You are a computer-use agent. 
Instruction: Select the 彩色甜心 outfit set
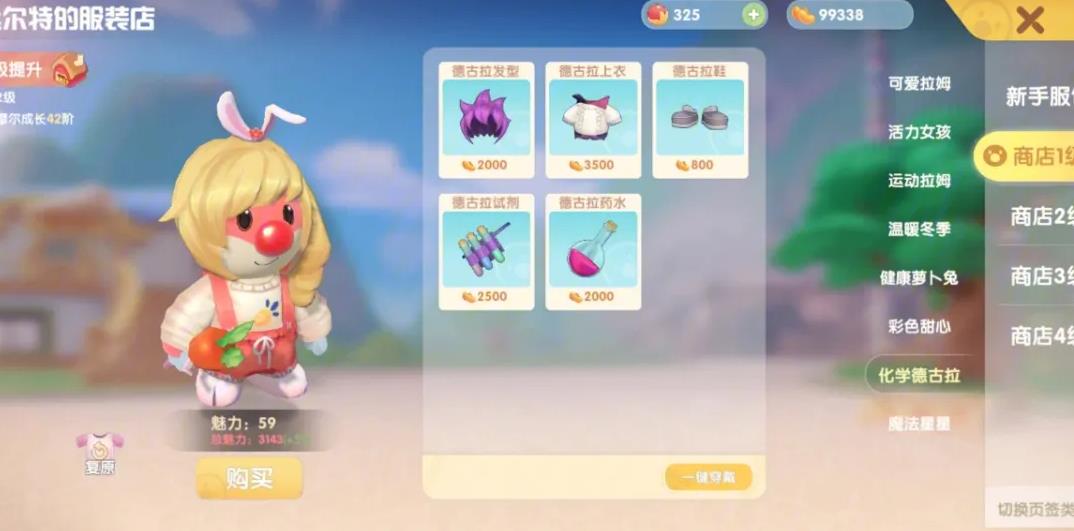tap(919, 326)
